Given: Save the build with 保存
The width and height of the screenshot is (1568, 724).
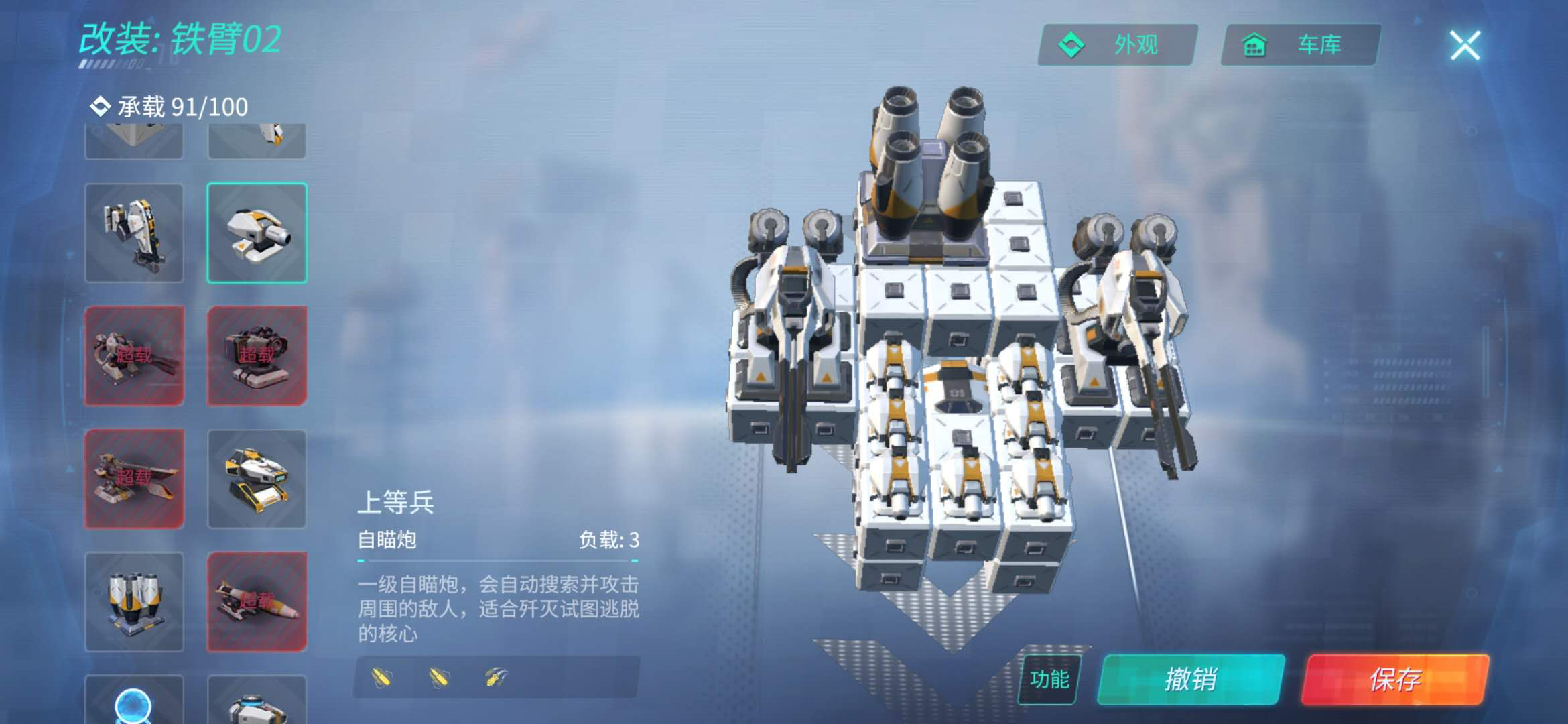Looking at the screenshot, I should 1395,679.
